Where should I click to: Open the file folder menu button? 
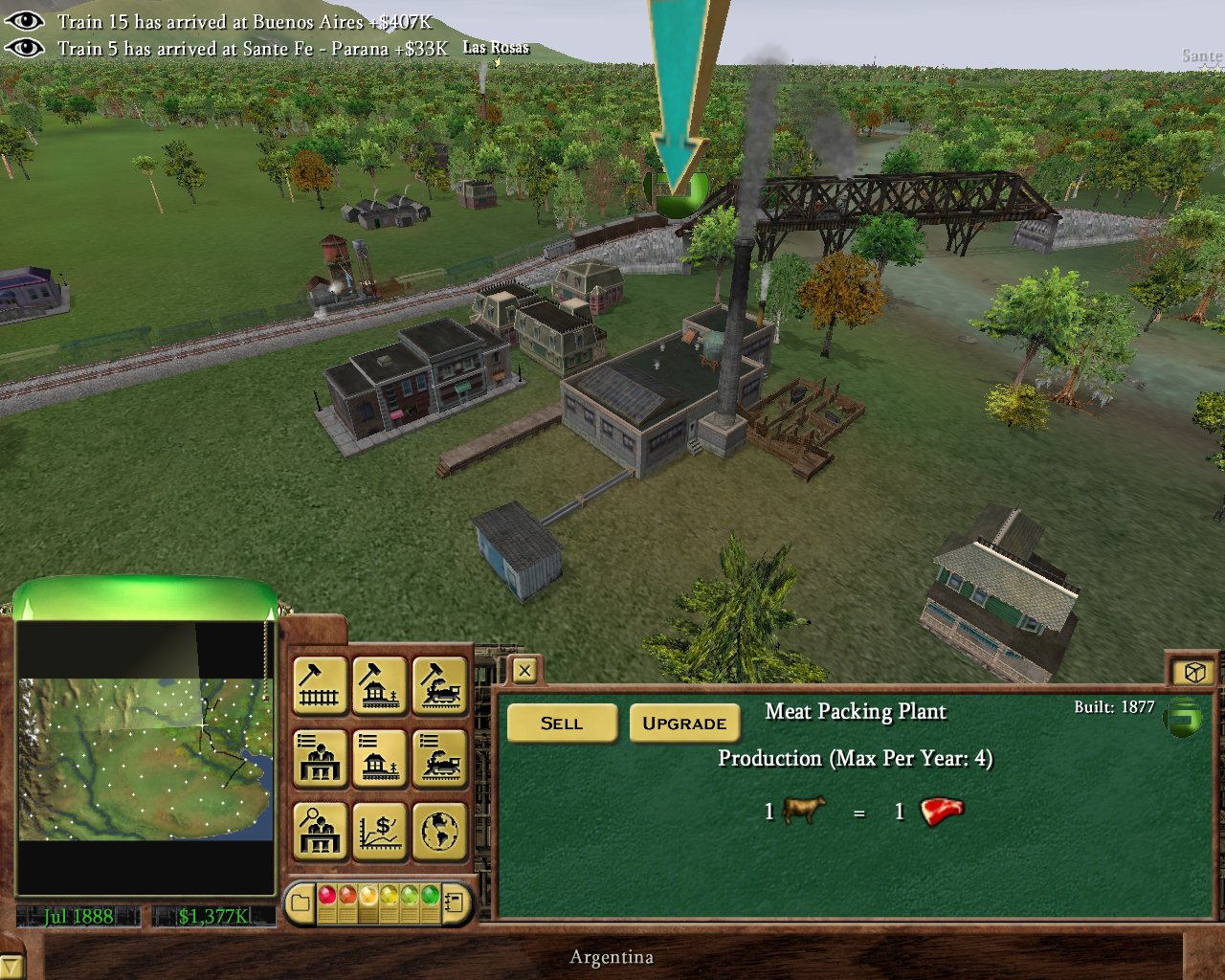point(301,902)
